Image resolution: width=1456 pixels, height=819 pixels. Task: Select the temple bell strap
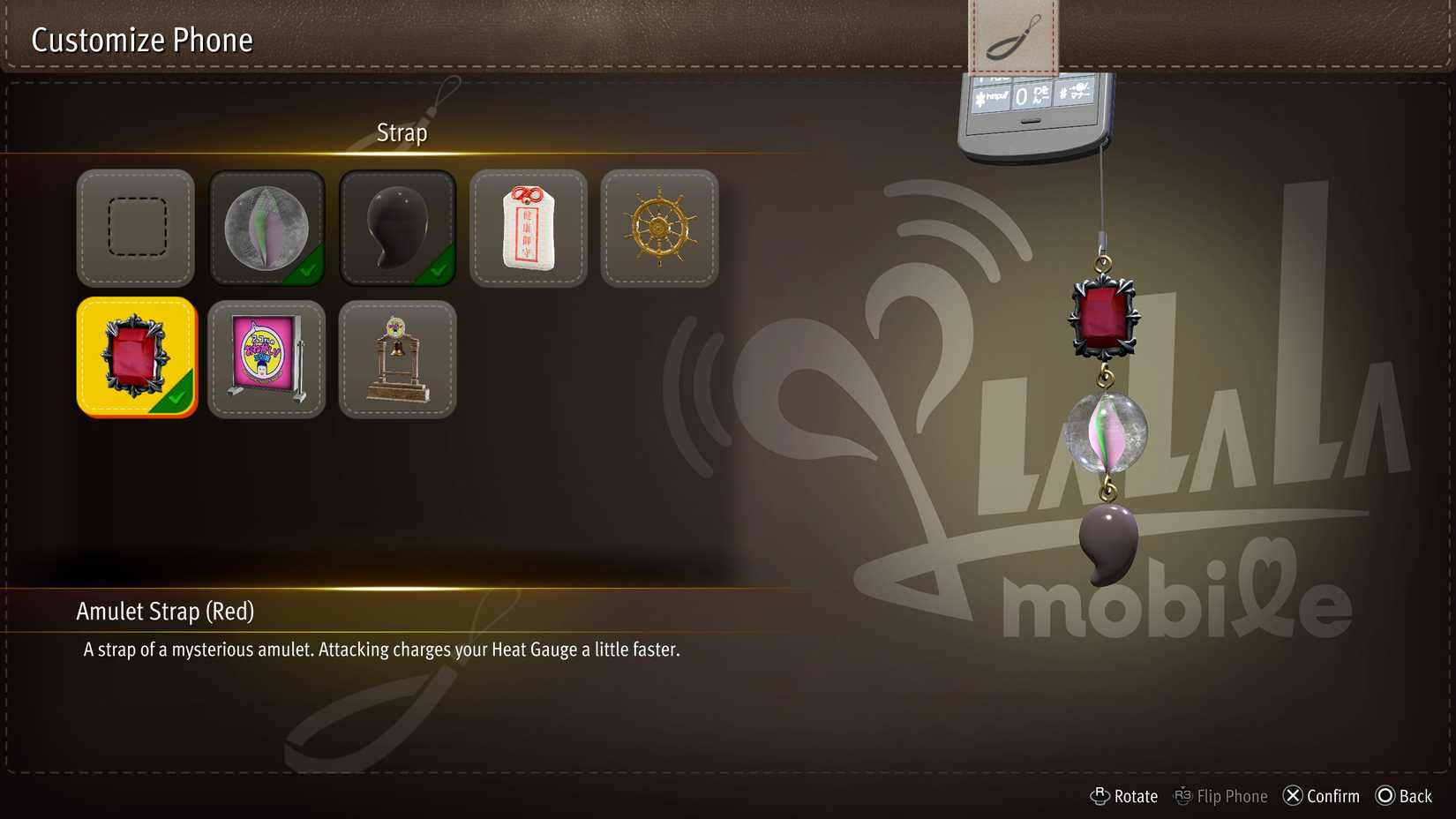[x=397, y=357]
